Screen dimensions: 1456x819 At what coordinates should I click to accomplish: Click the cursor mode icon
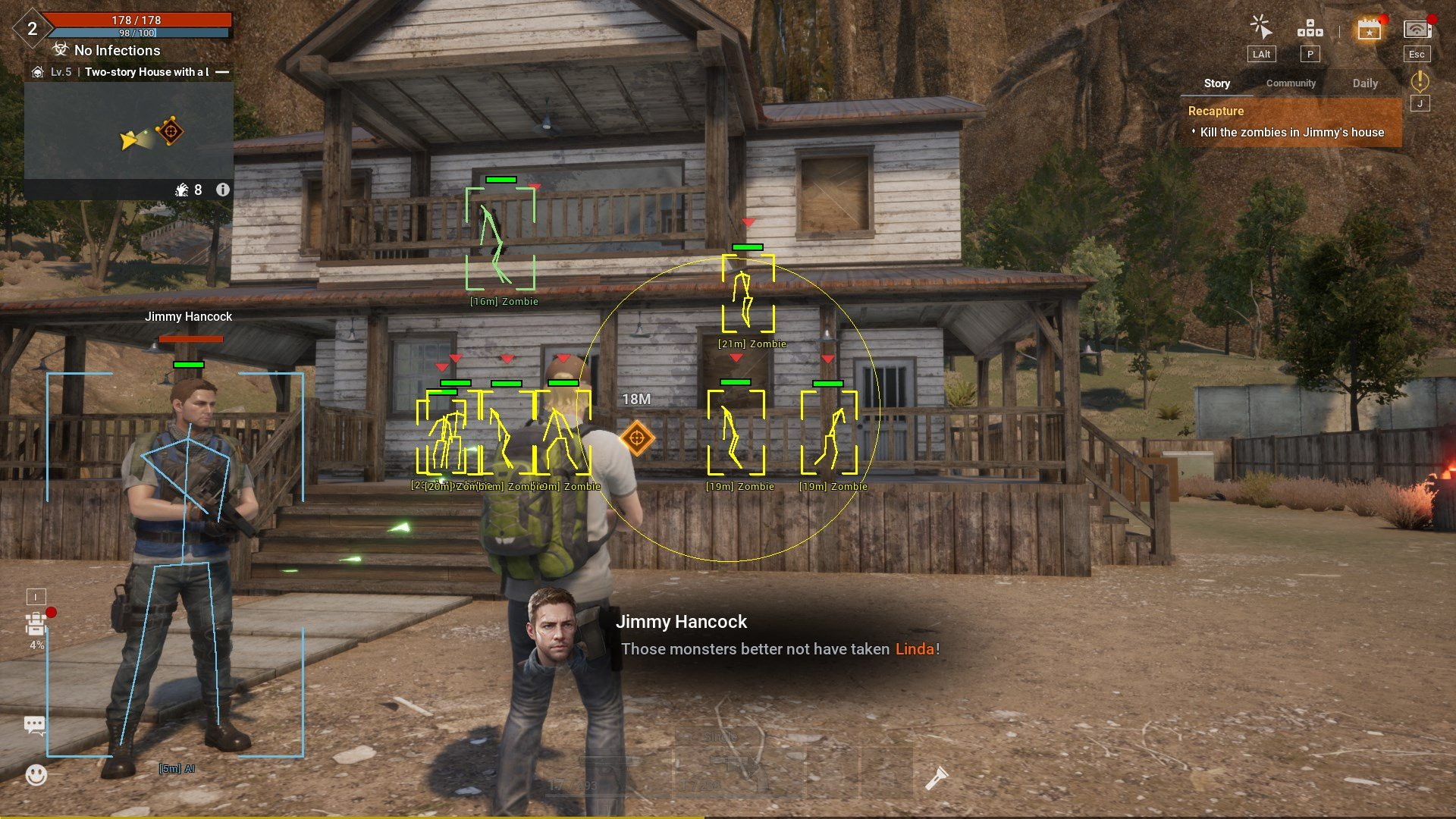coord(1261,28)
